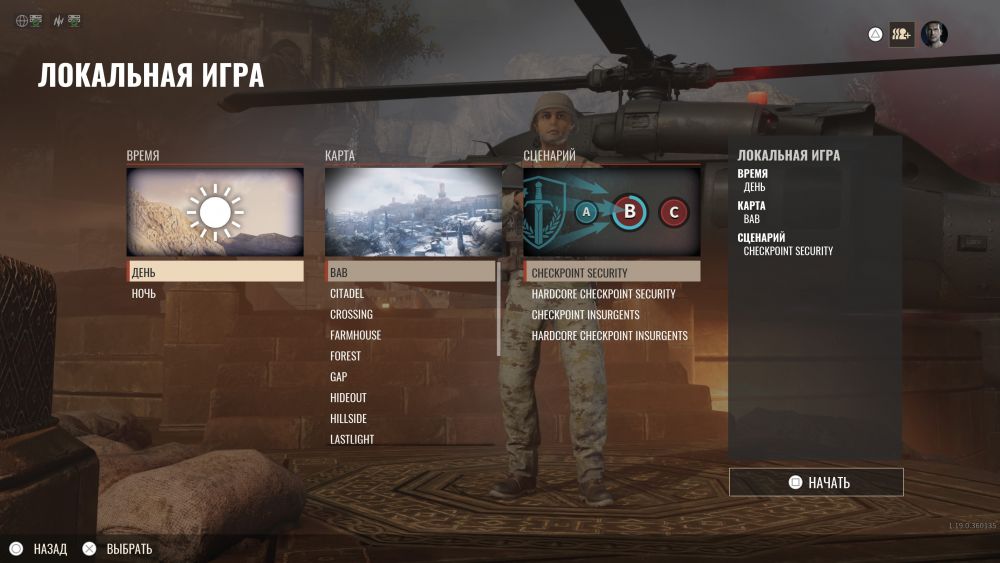This screenshot has width=1000, height=563.
Task: Pick Hardcore Checkpoint Insurgents scenario
Action: tap(612, 336)
